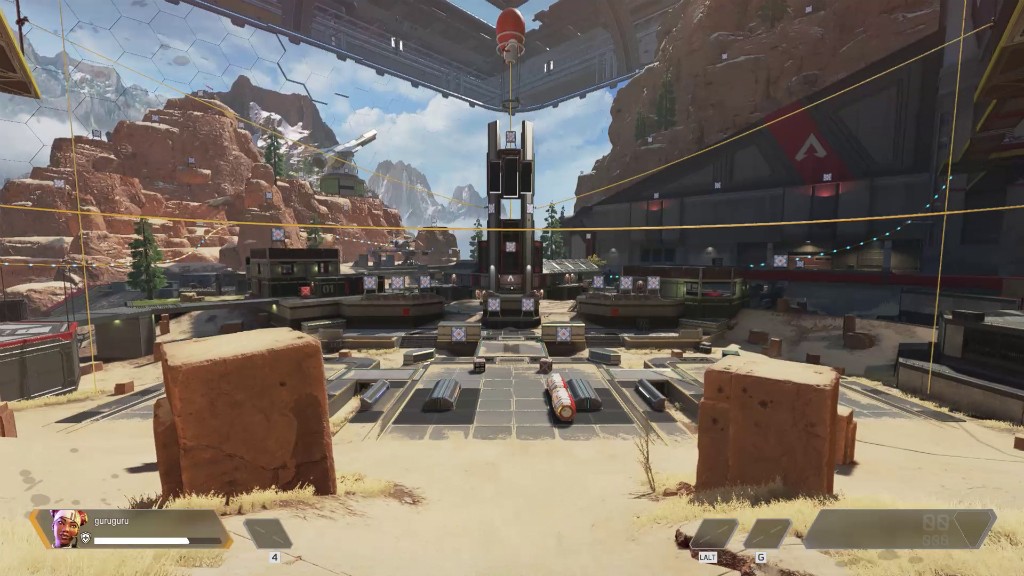This screenshot has height=576, width=1024.
Task: Activate the tactical ability slot labeled LALT
Action: tap(714, 534)
